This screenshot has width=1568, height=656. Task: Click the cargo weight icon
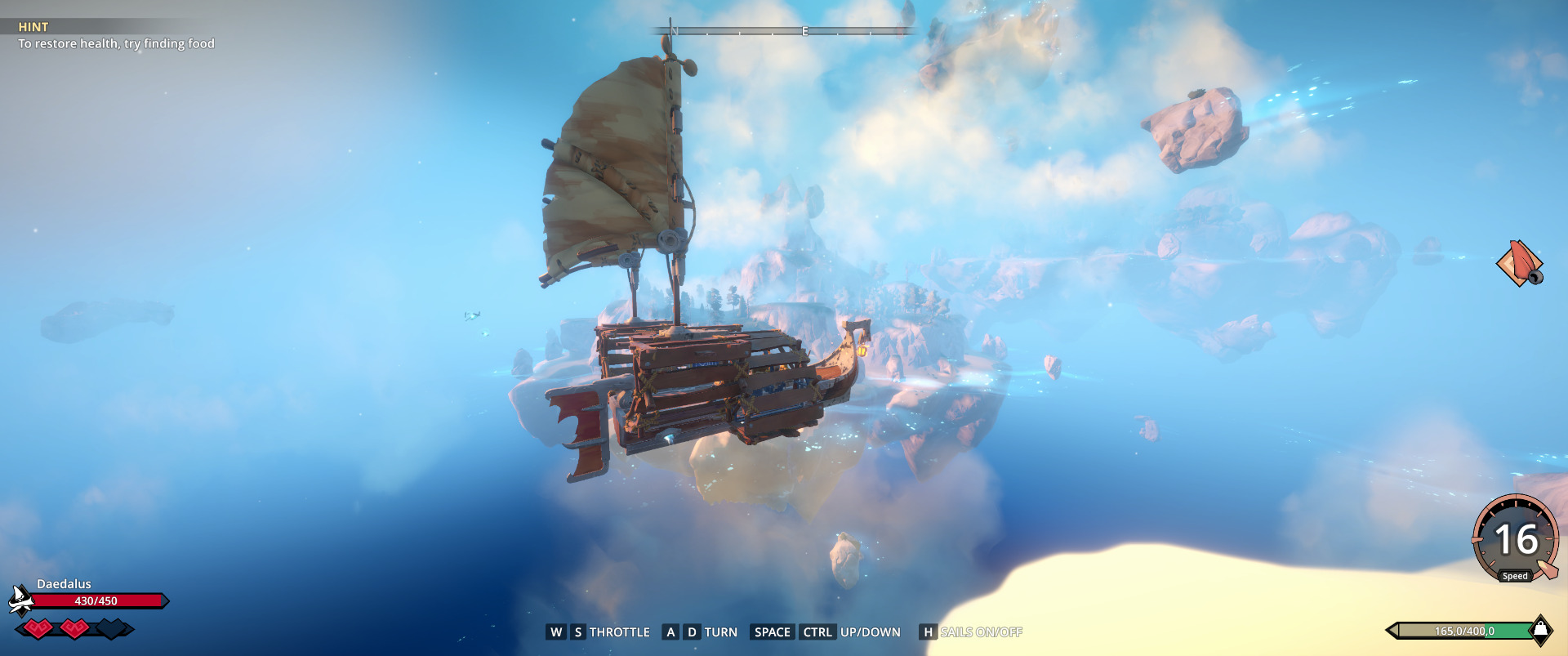(1540, 630)
